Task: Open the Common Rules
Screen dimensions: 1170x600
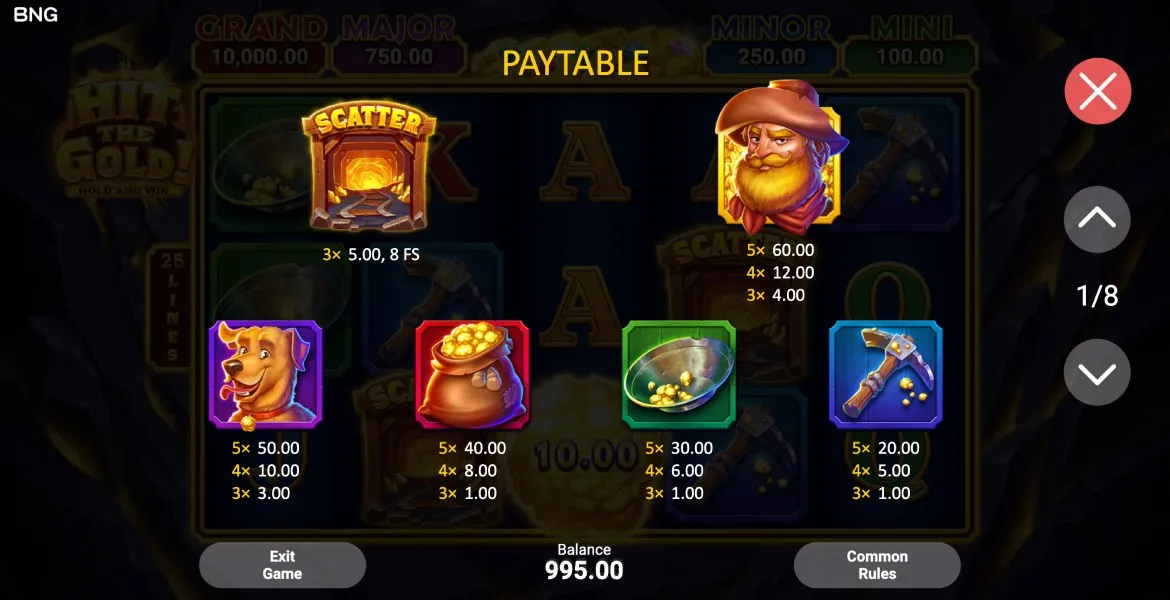Action: (x=877, y=565)
